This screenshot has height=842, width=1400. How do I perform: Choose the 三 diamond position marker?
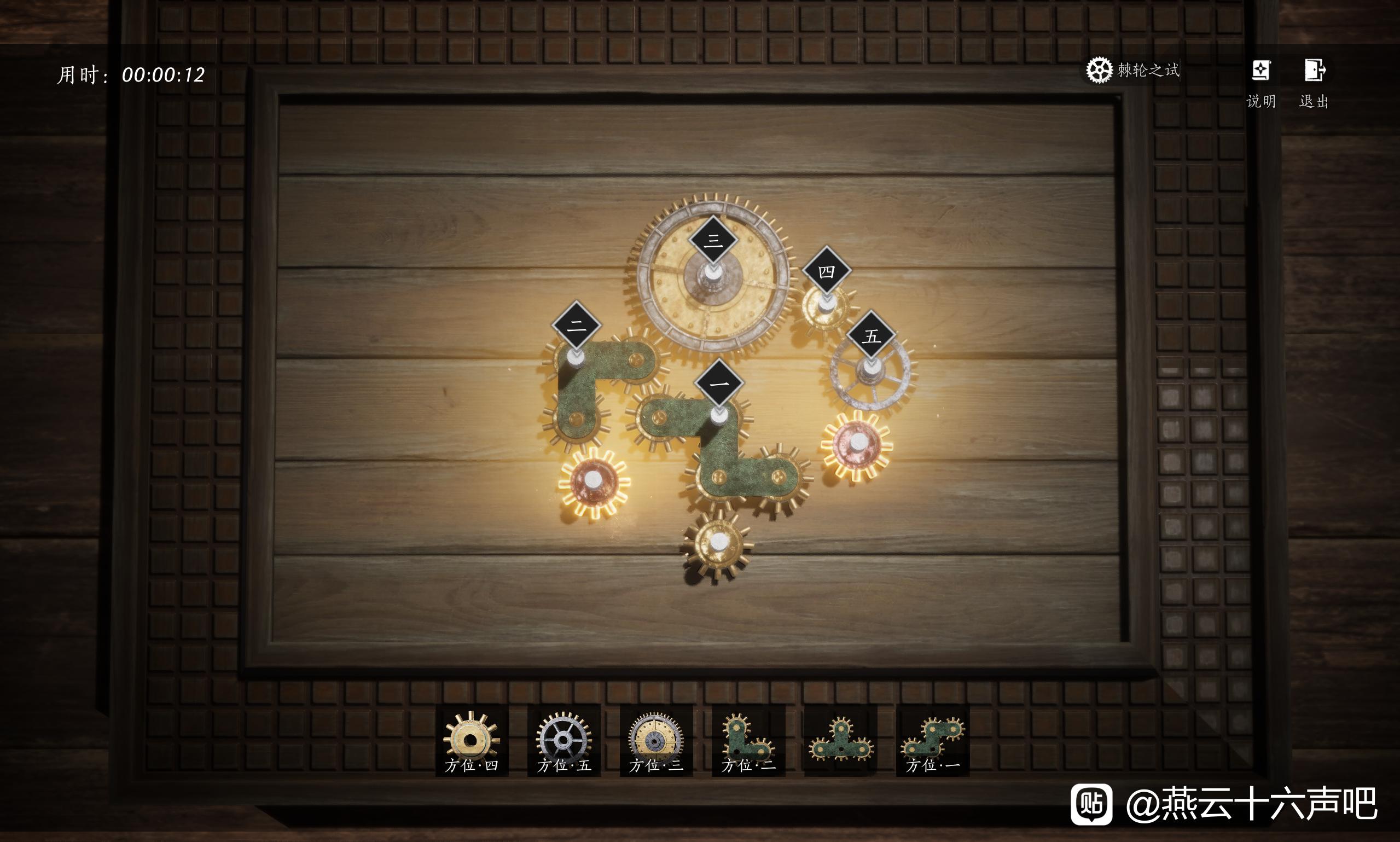[x=713, y=241]
